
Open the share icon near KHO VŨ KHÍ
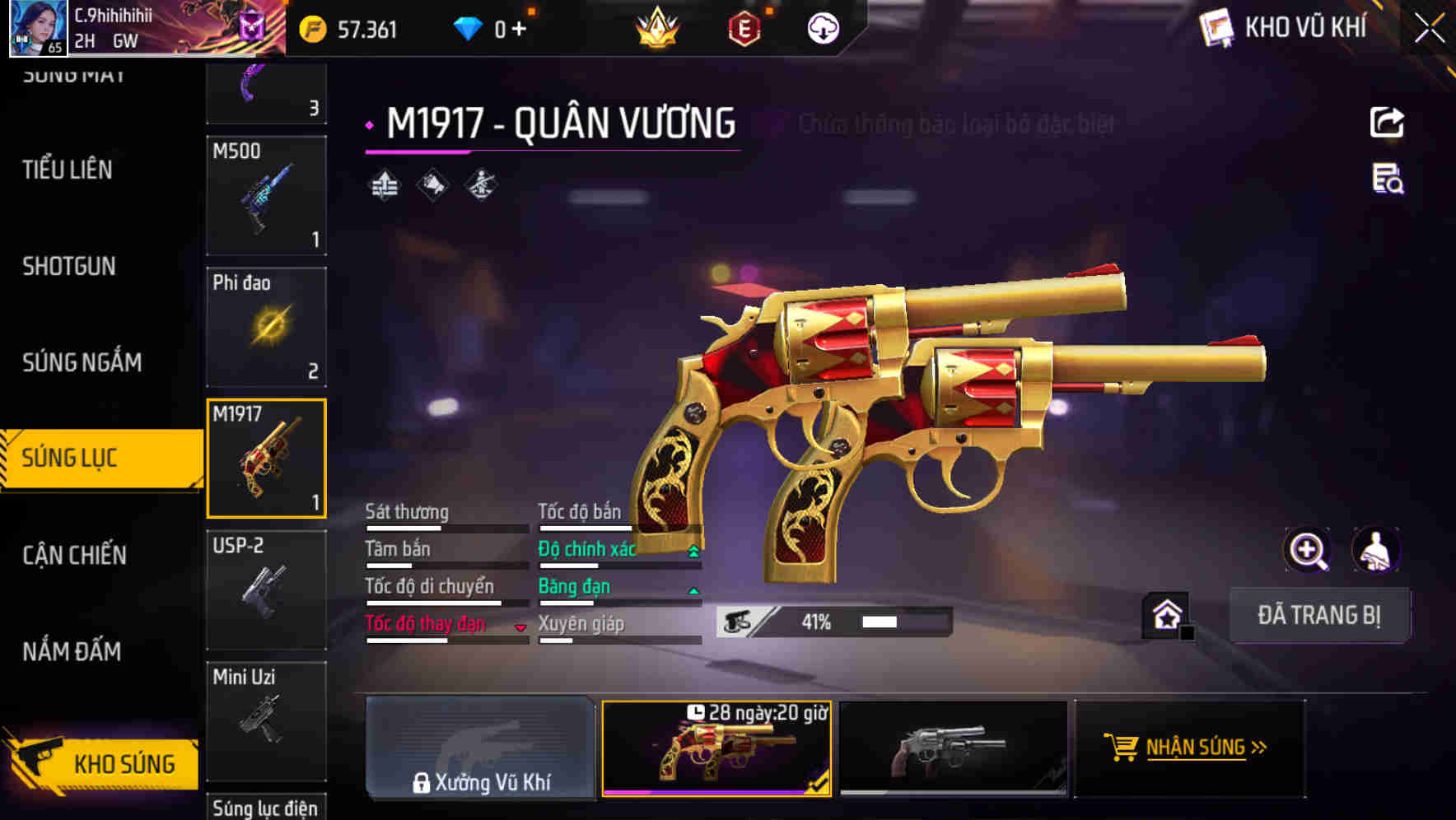1388,122
